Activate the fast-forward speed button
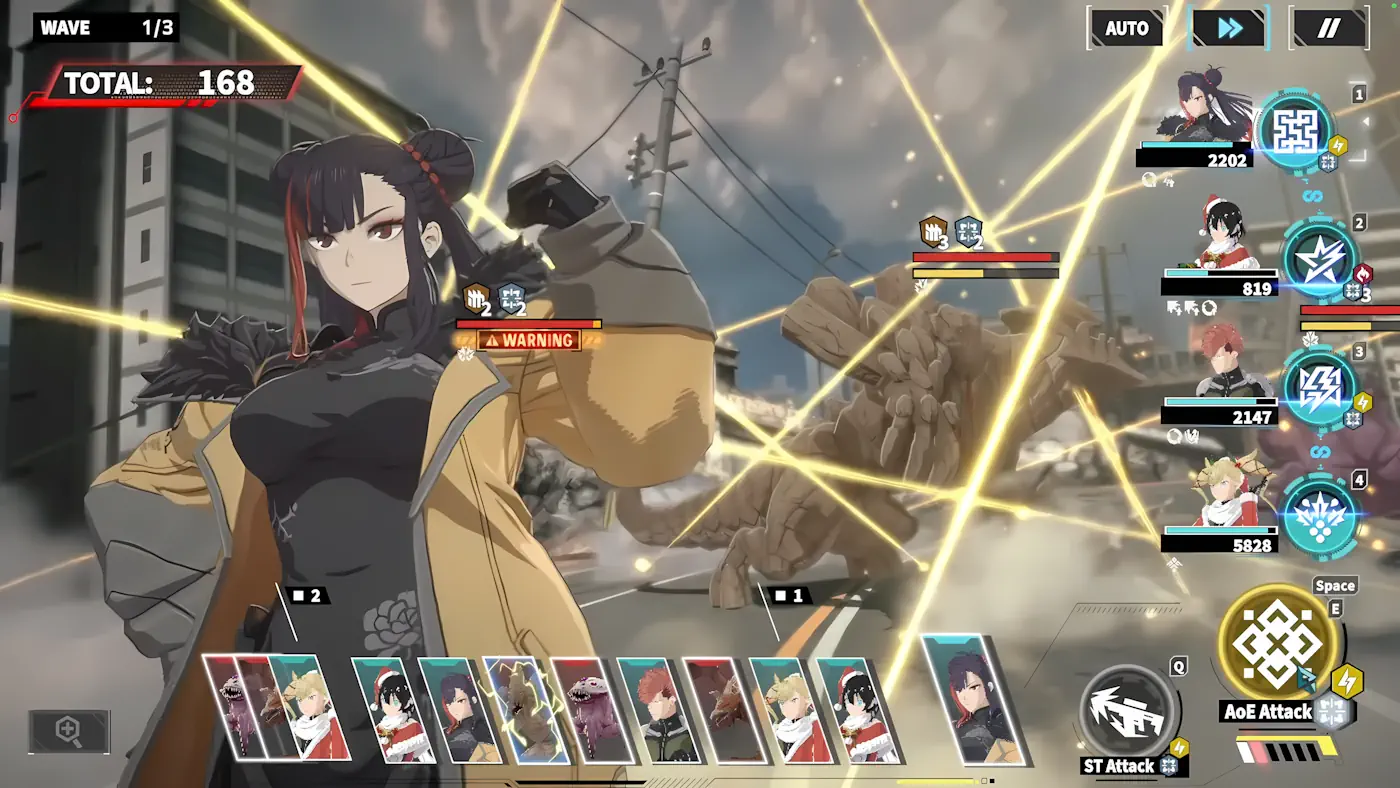The width and height of the screenshot is (1400, 788). (x=1229, y=28)
